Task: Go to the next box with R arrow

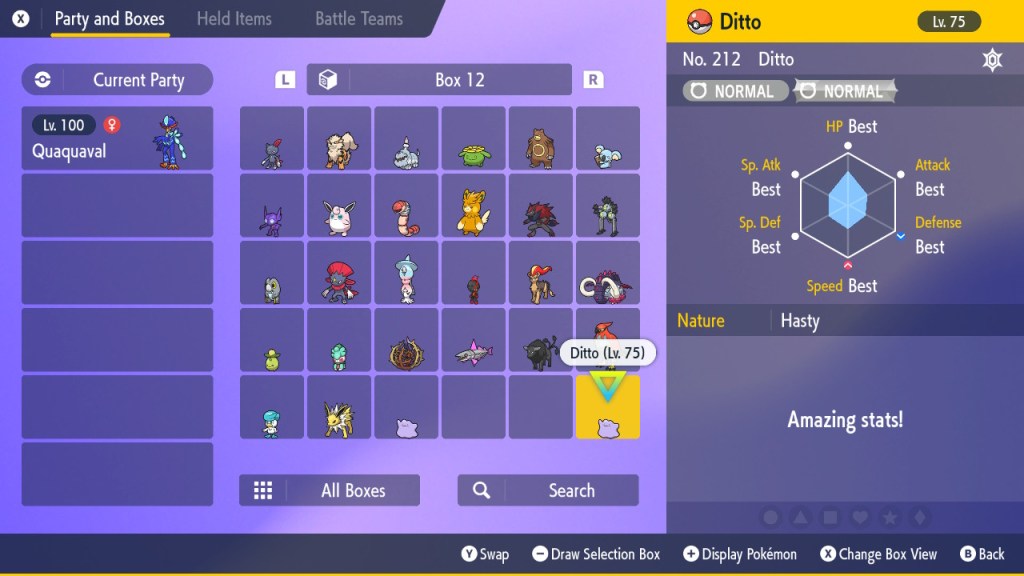Action: point(593,80)
